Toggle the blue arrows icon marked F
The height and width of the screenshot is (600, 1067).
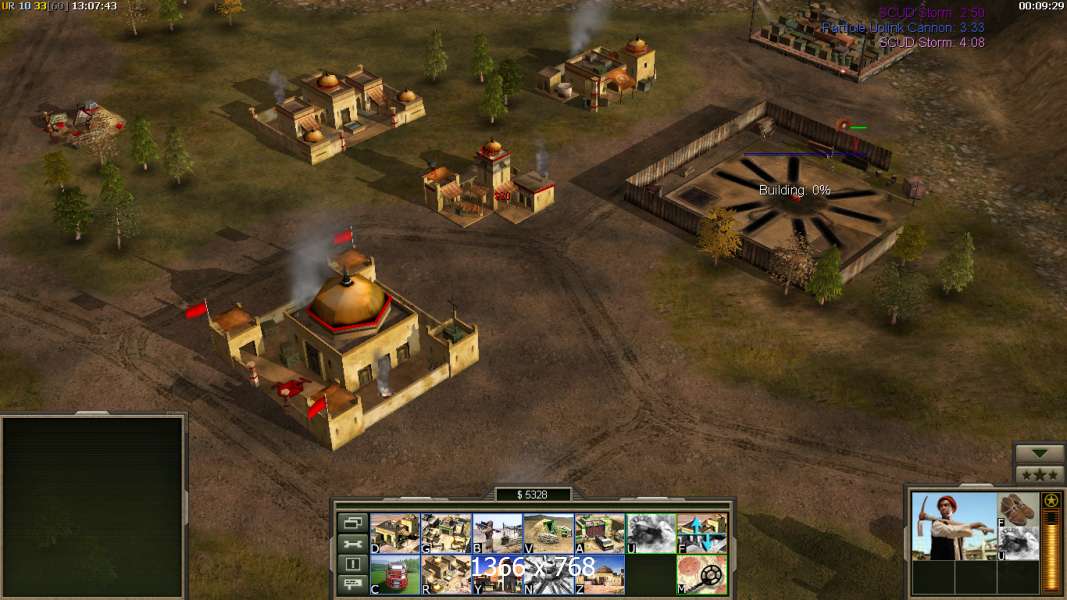pos(702,534)
